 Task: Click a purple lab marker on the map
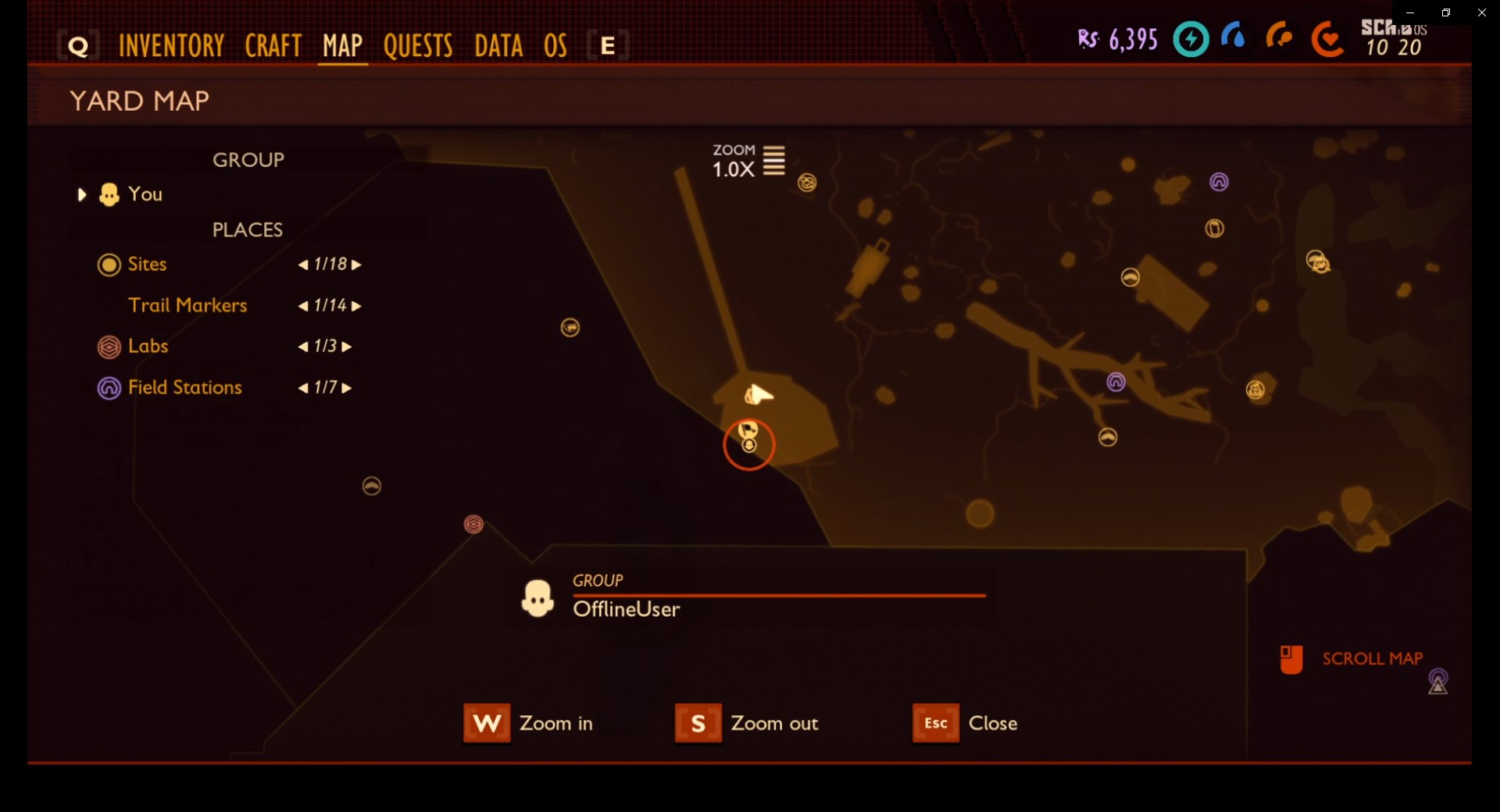1116,382
